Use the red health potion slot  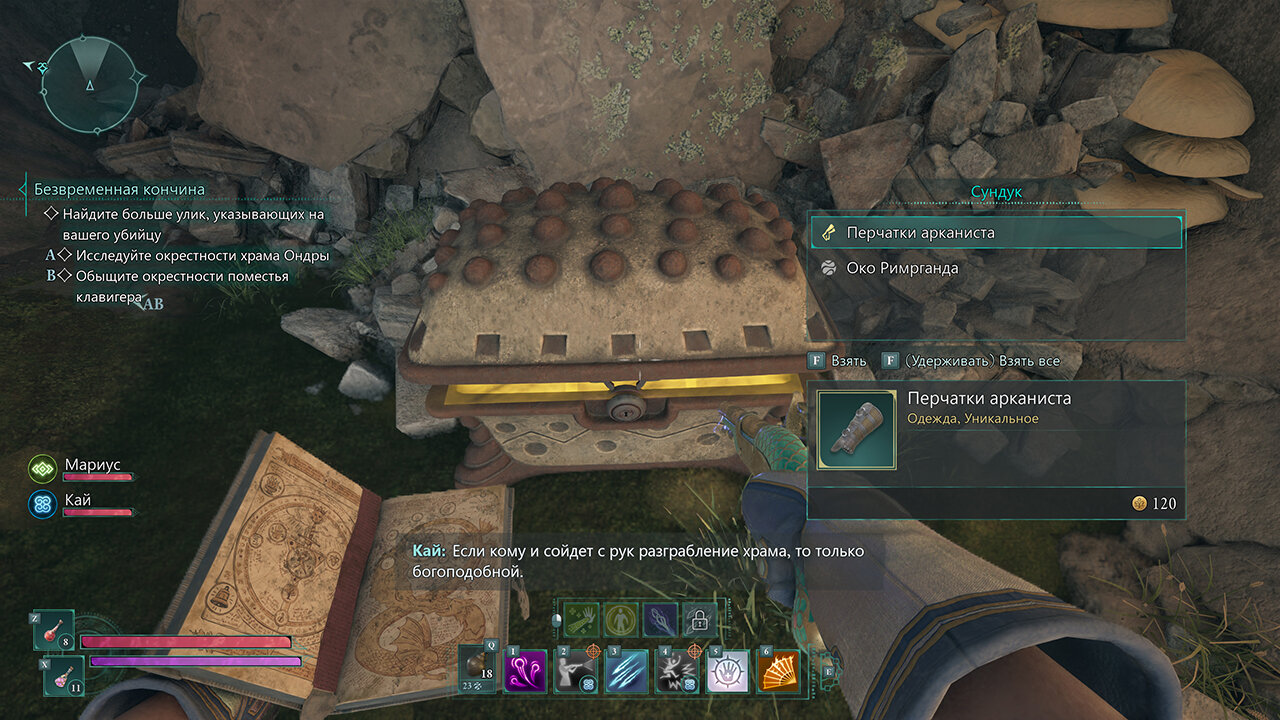click(54, 631)
